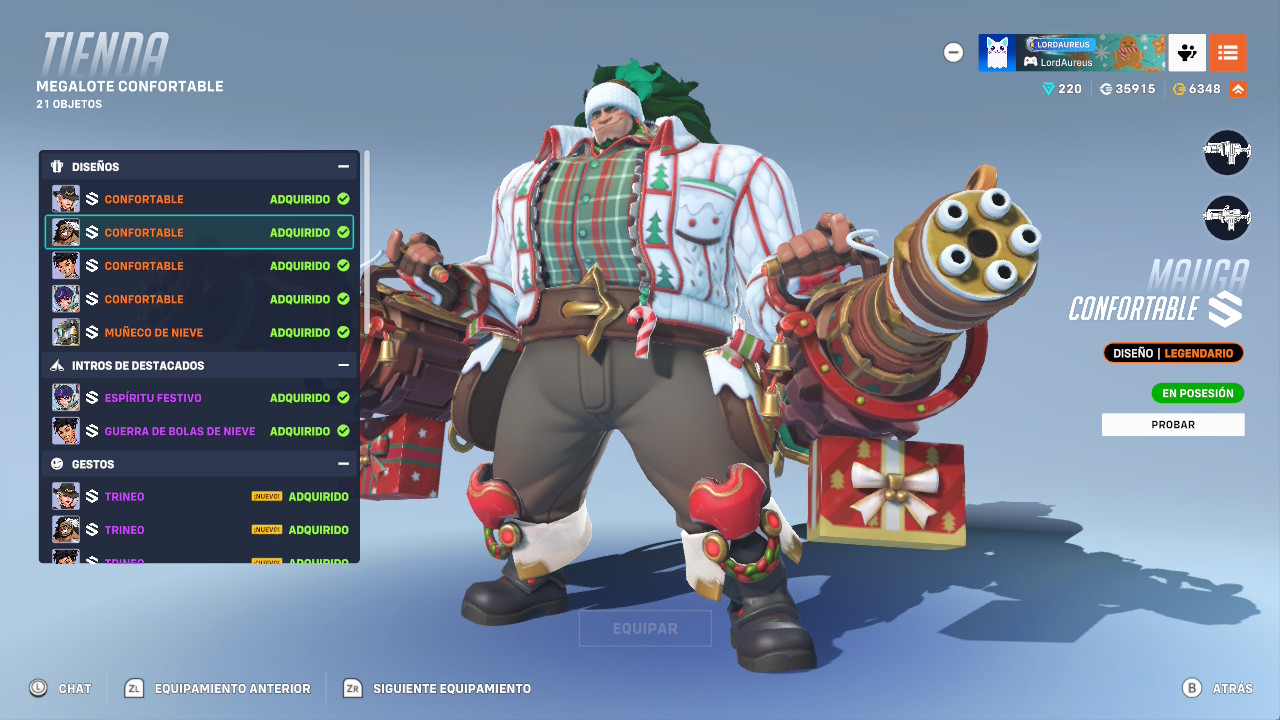Select the primary weapon variant icon

click(x=1227, y=152)
